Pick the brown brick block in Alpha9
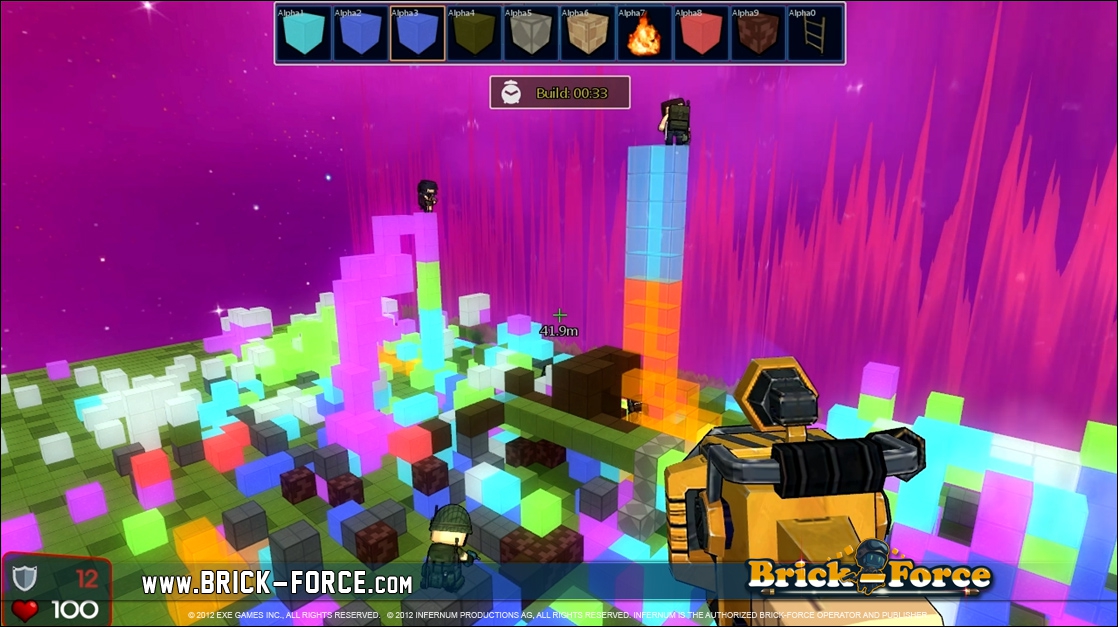Viewport: 1118px width, 627px height. pos(758,34)
